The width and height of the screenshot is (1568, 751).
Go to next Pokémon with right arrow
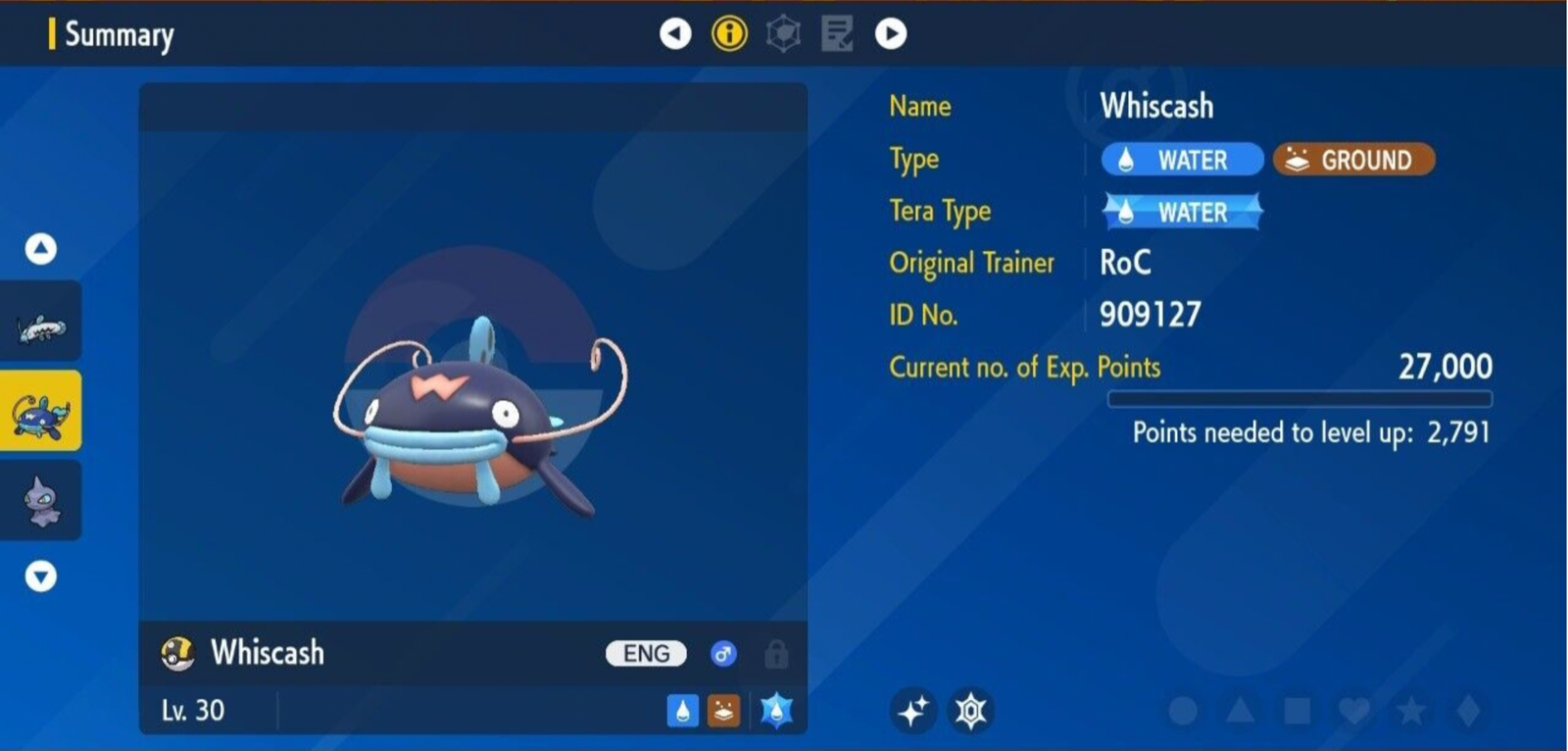tap(890, 32)
